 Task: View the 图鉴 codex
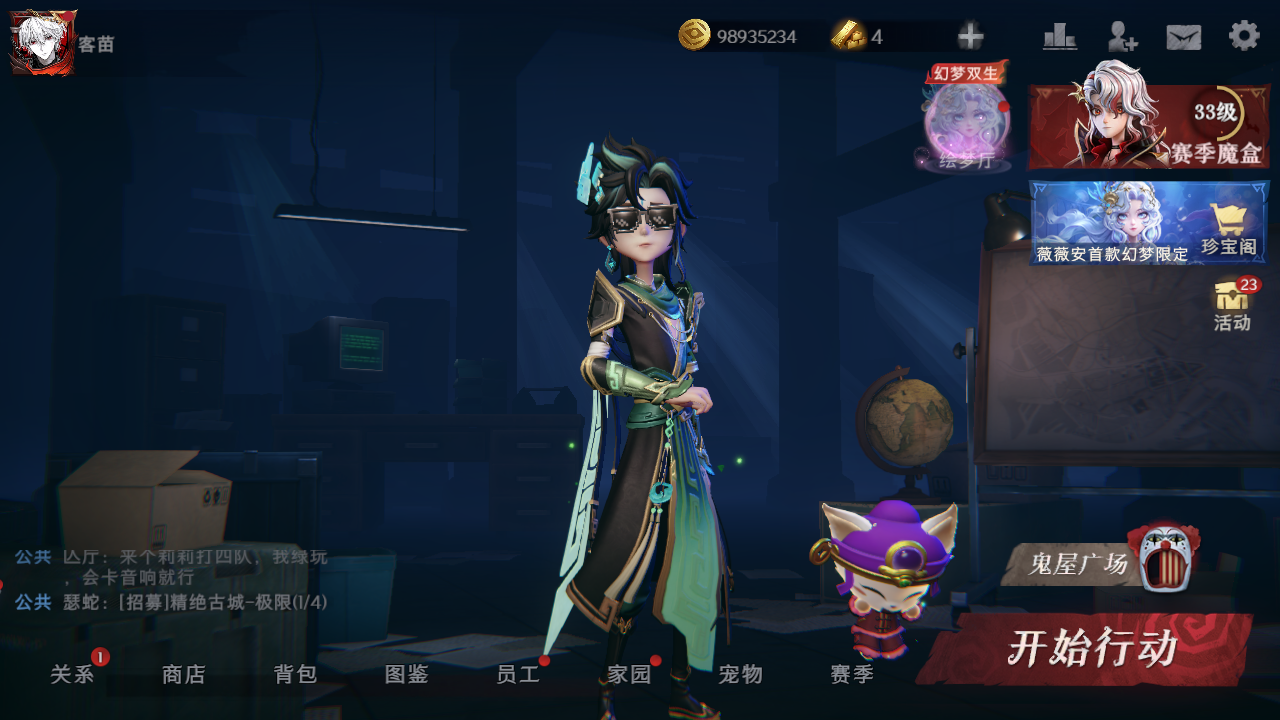407,675
